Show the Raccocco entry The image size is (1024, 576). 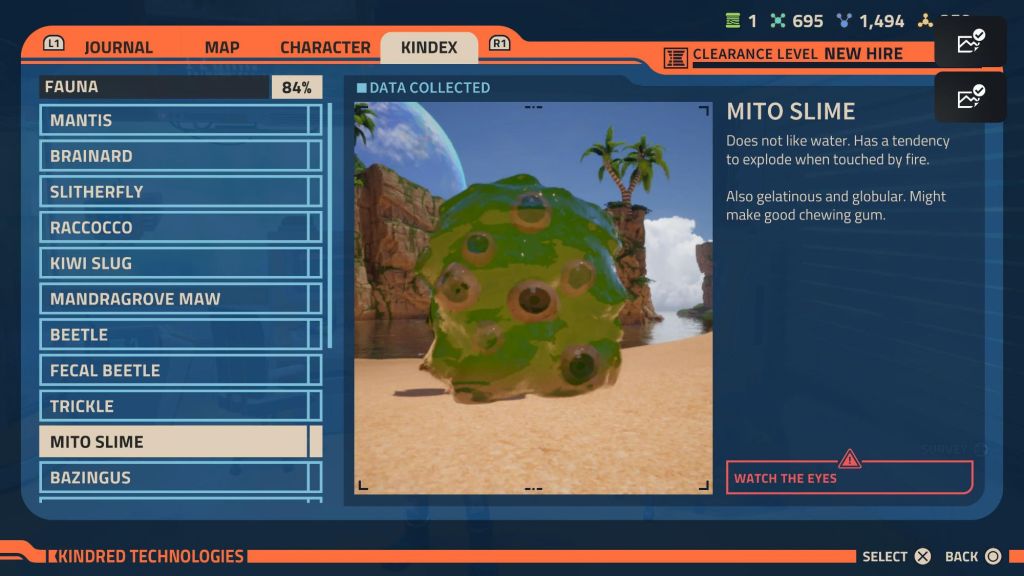click(178, 227)
